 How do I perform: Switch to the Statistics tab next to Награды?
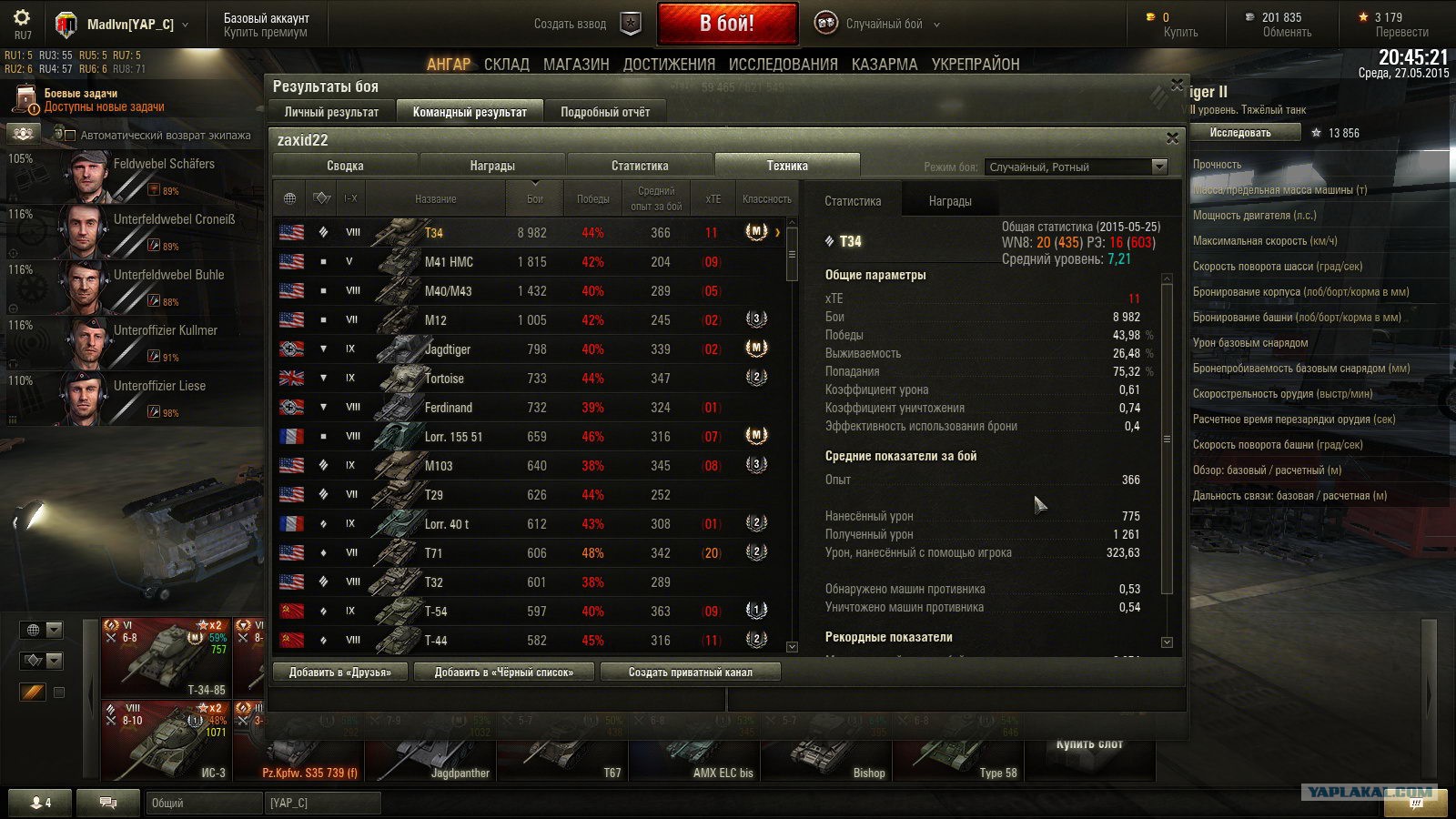[640, 166]
